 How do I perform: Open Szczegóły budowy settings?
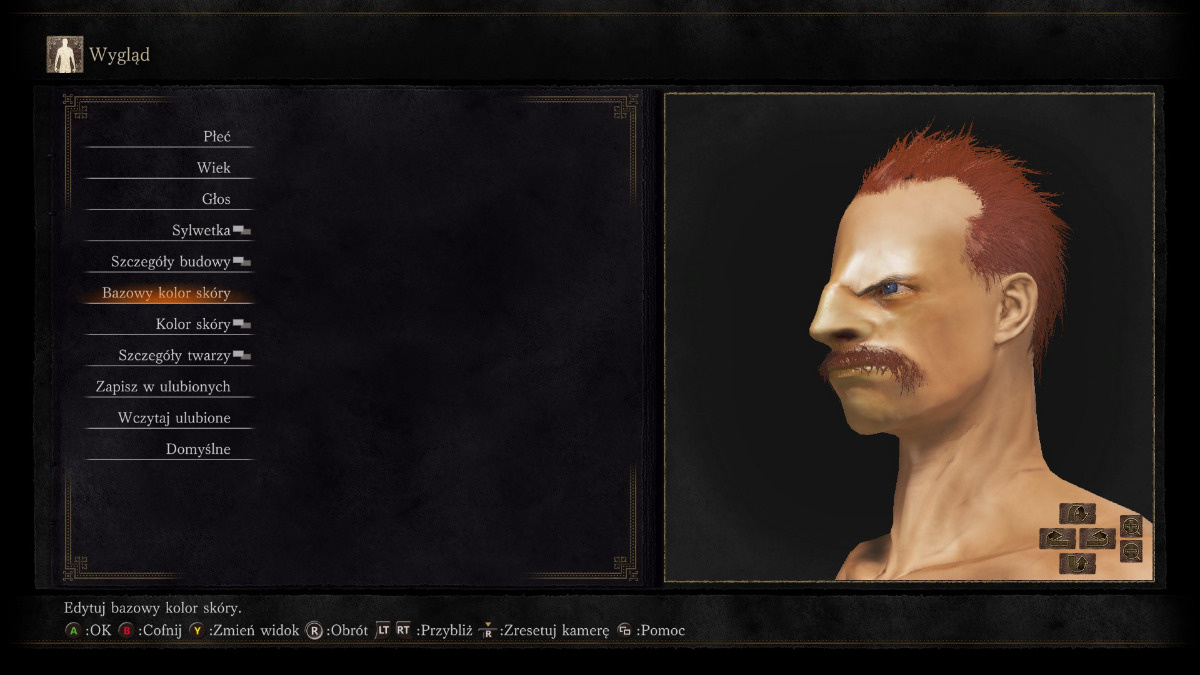(x=171, y=262)
